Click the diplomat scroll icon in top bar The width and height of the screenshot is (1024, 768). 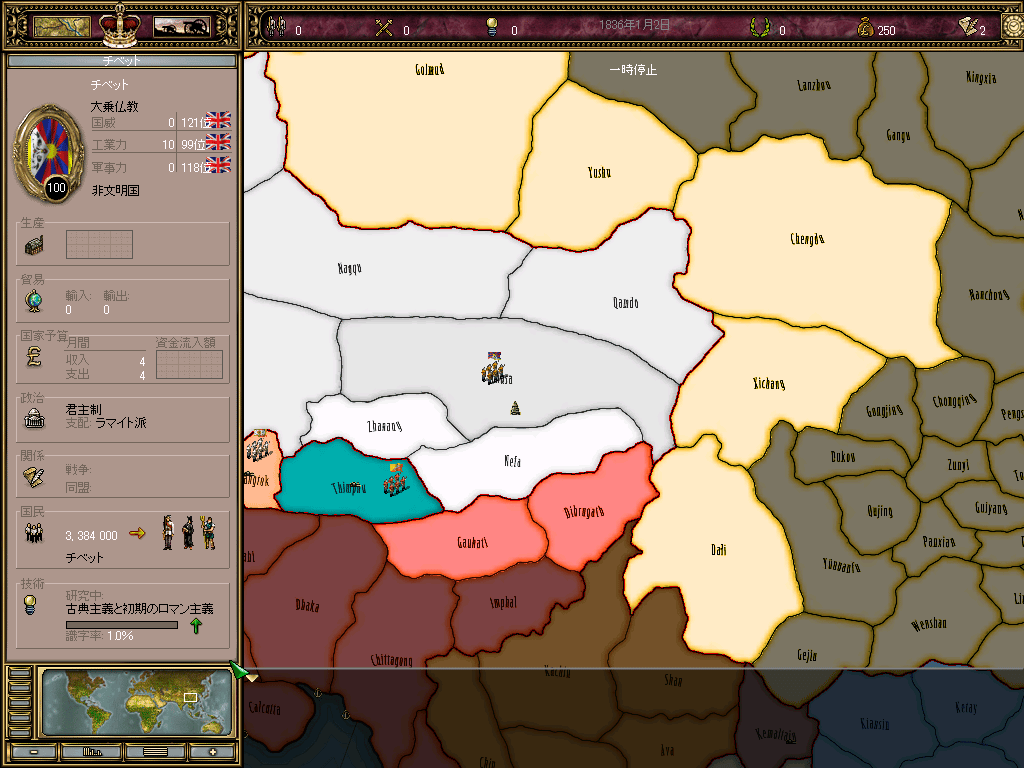pyautogui.click(x=967, y=27)
